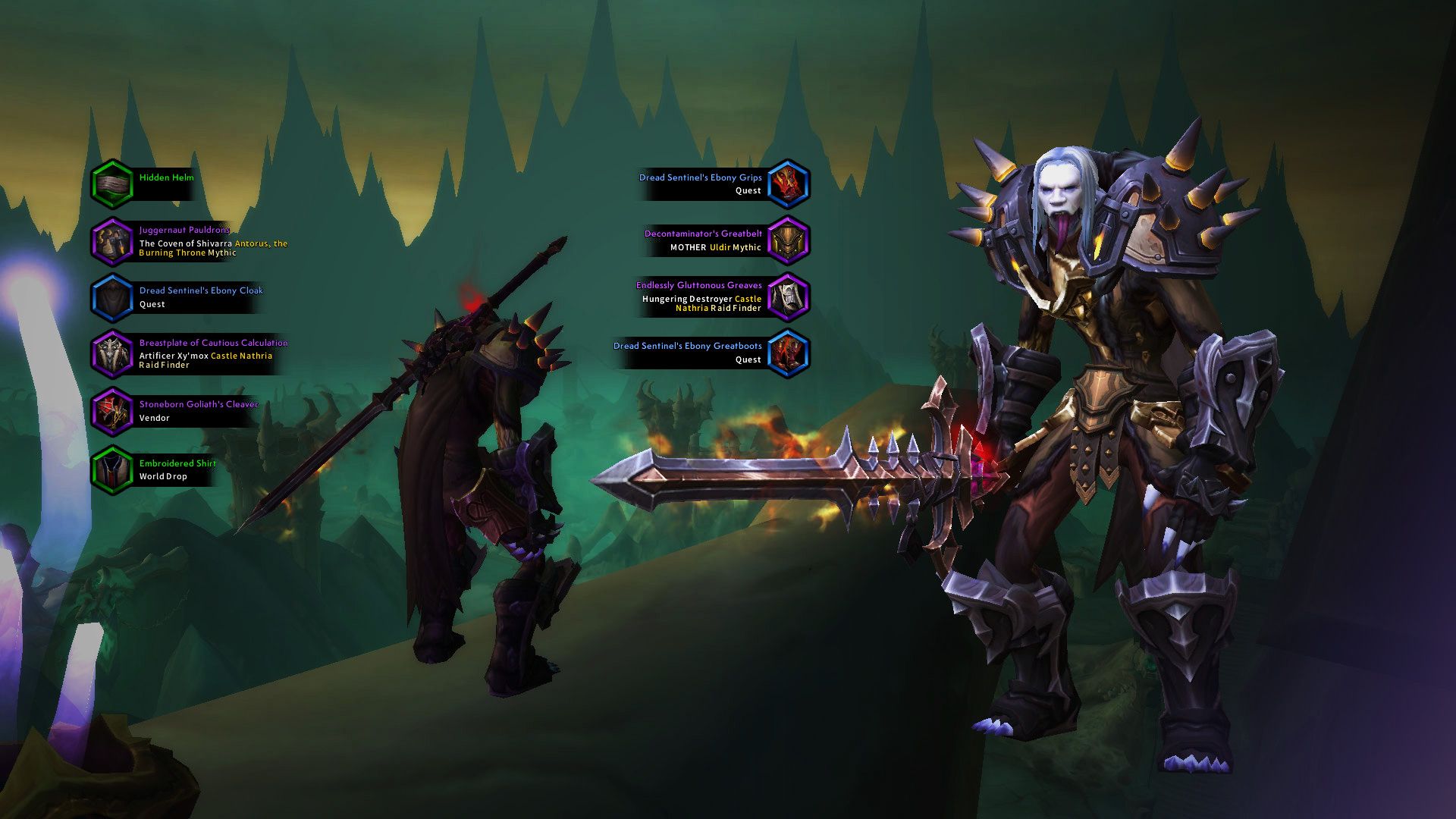Click the Dread Sentinel's Ebony Grips icon

click(787, 184)
